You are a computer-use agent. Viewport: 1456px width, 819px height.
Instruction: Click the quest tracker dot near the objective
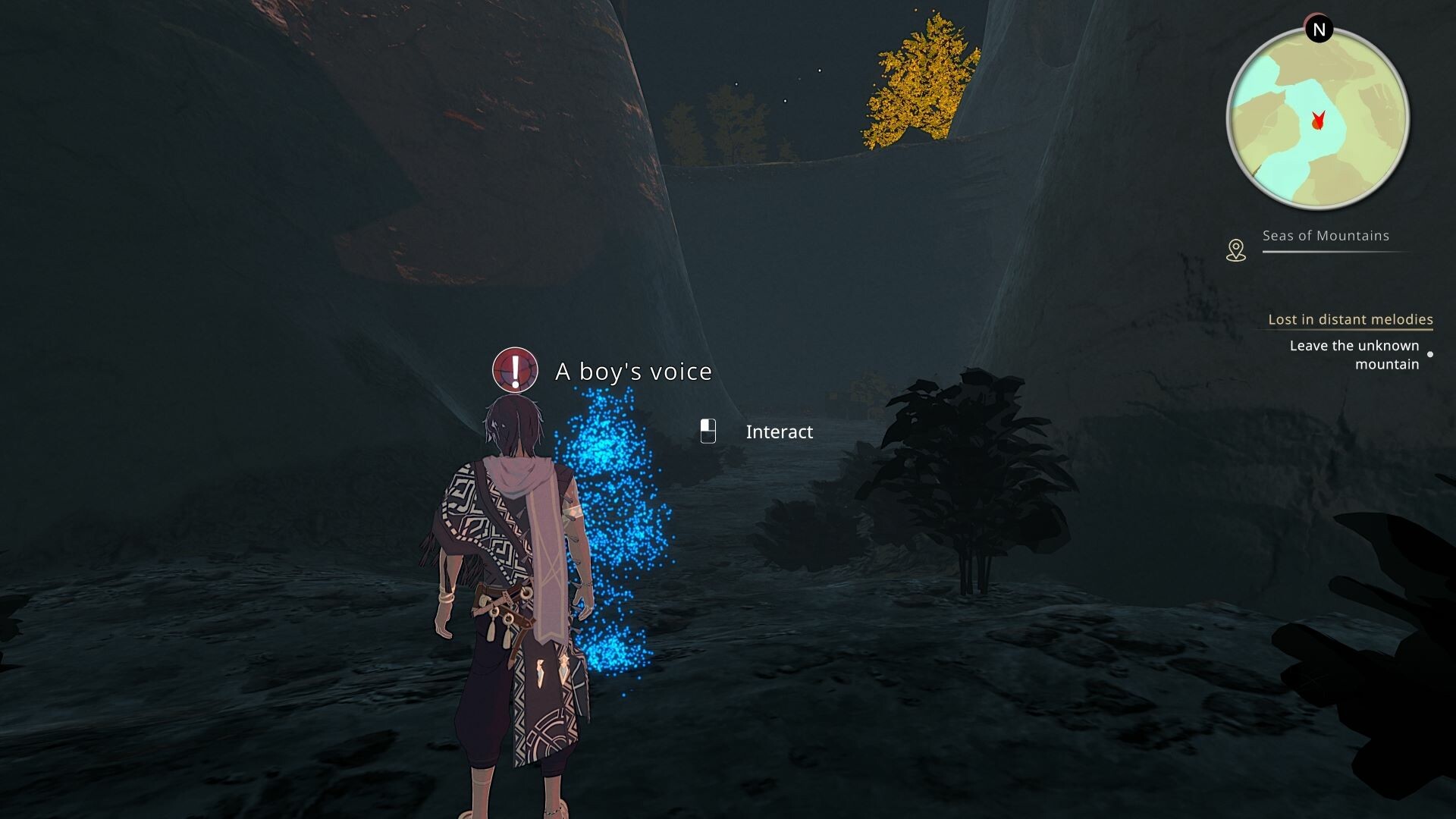tap(1431, 353)
